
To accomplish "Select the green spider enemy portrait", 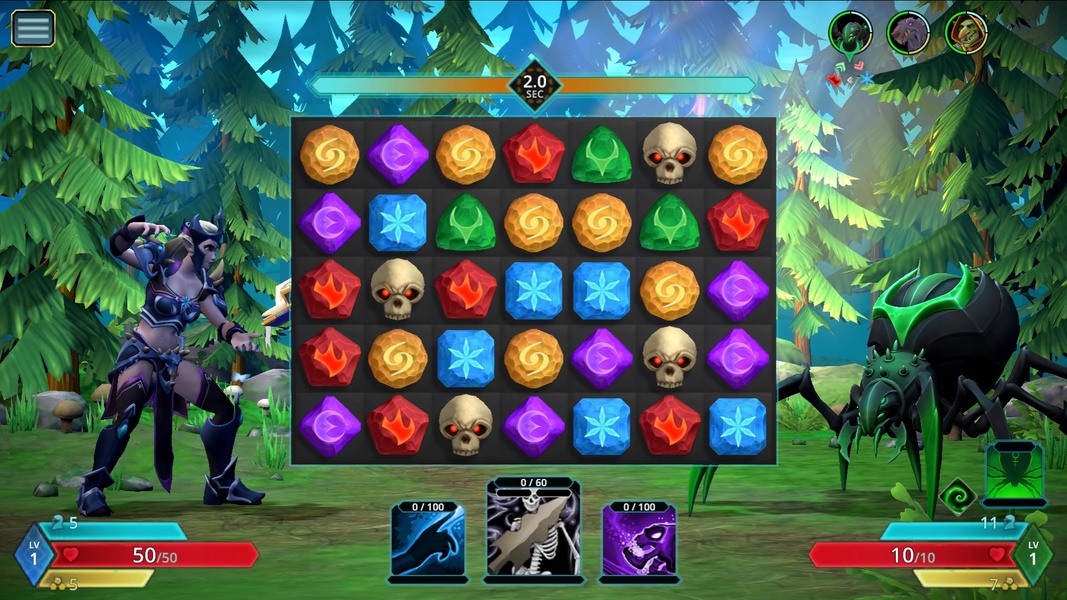I will click(850, 32).
